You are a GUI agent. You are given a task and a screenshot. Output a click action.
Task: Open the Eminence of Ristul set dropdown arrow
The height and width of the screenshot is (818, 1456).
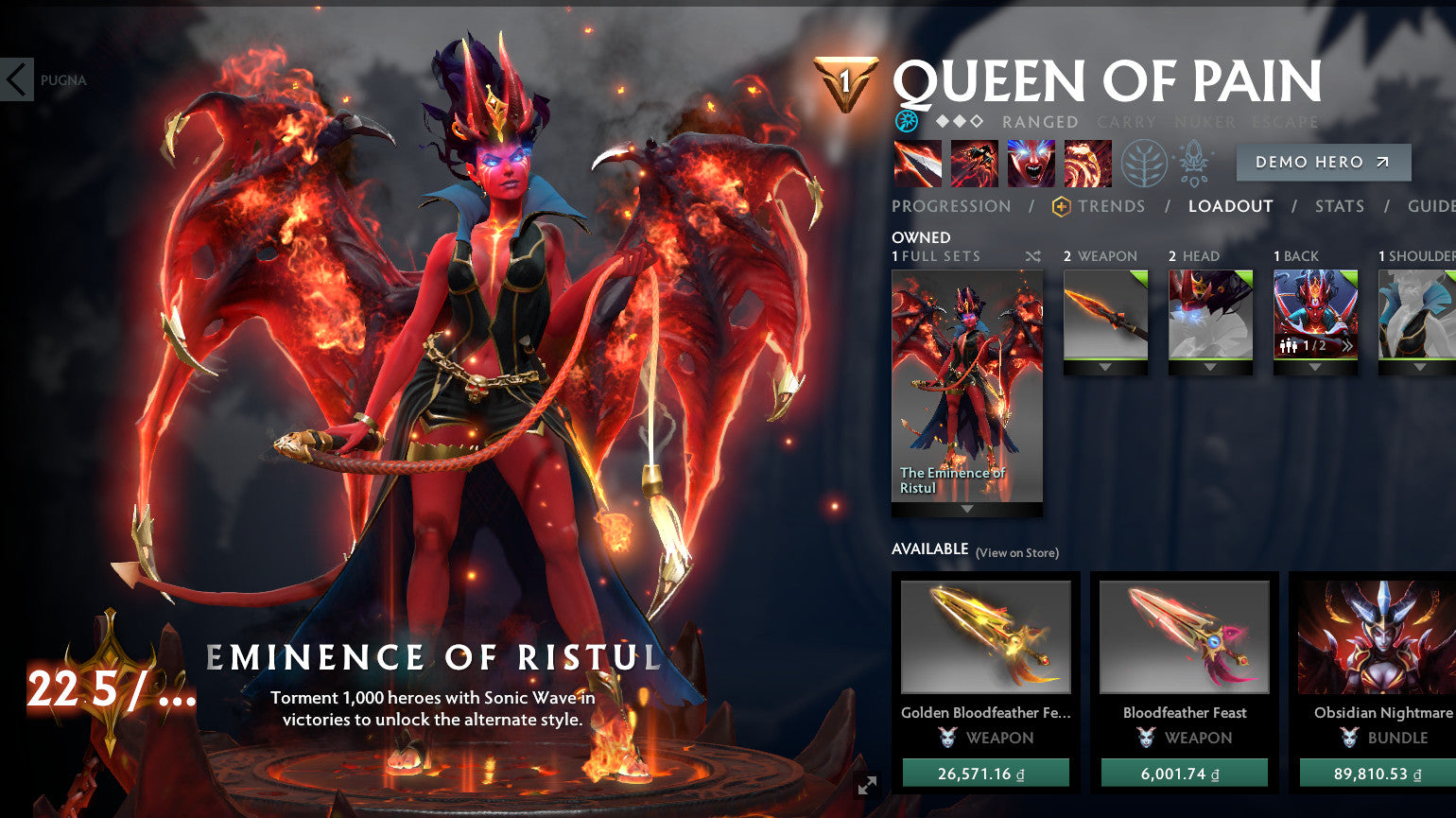tap(966, 509)
